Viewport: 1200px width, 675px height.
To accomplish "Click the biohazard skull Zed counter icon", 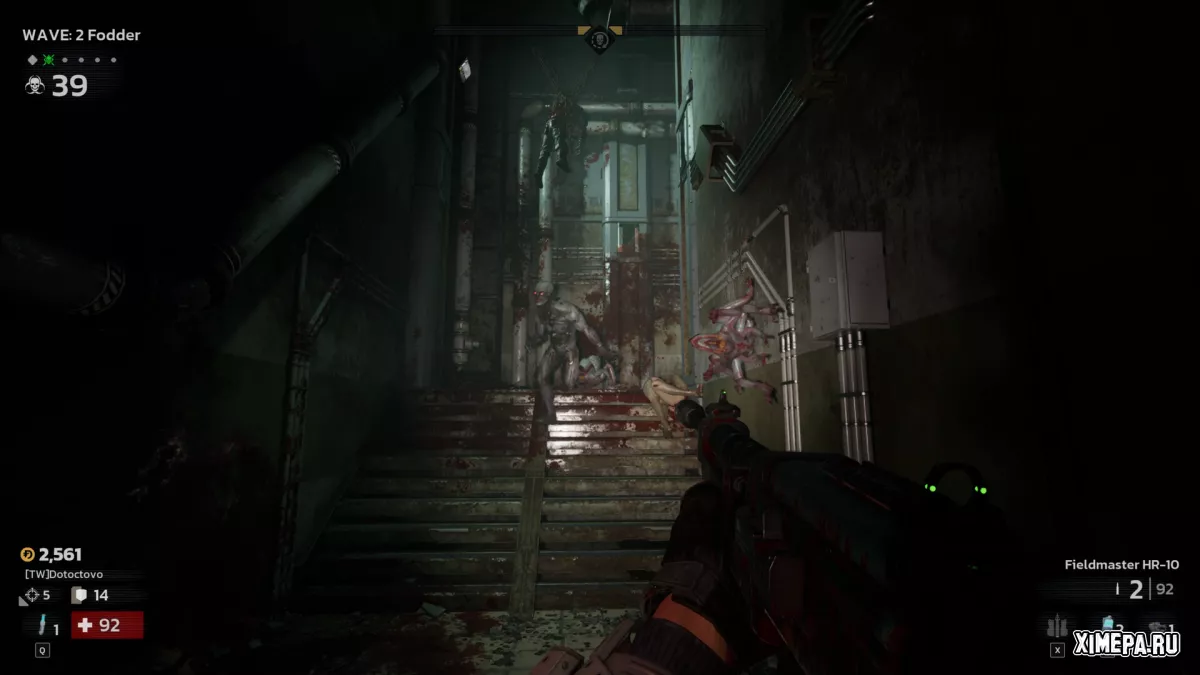I will [34, 86].
